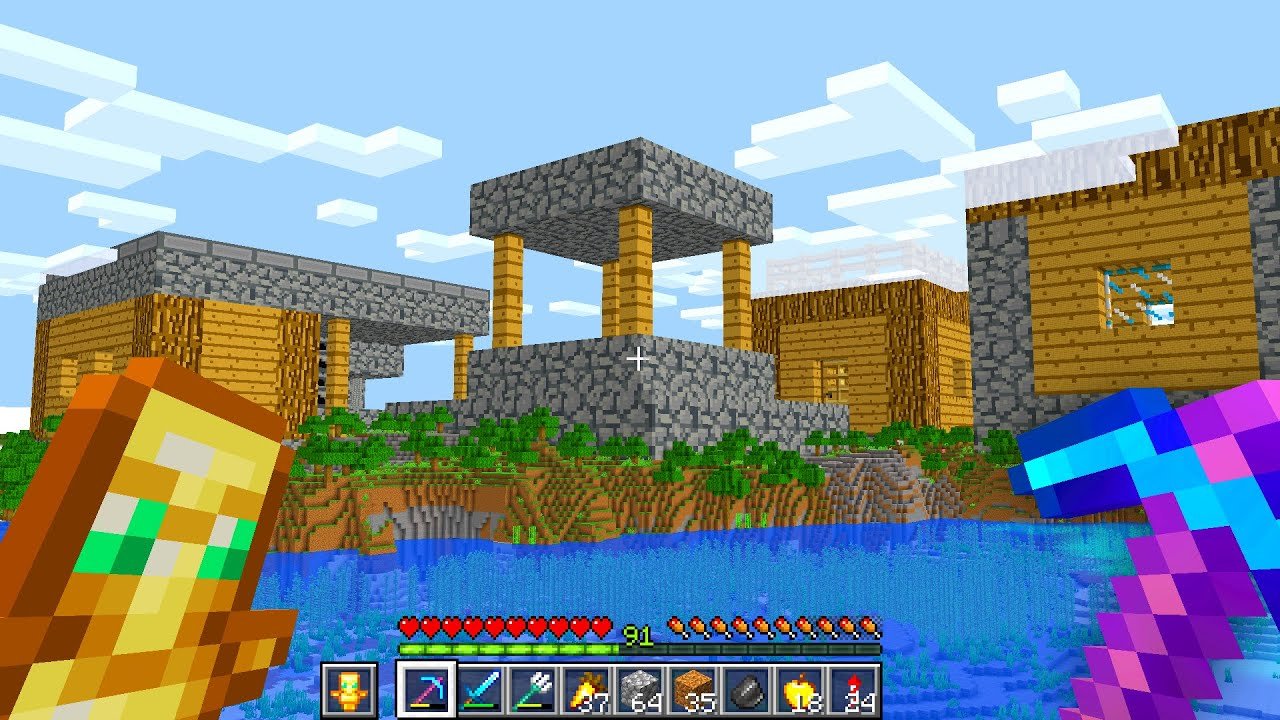Select the hotbar stack of 37 items
This screenshot has width=1280, height=720.
tap(588, 689)
